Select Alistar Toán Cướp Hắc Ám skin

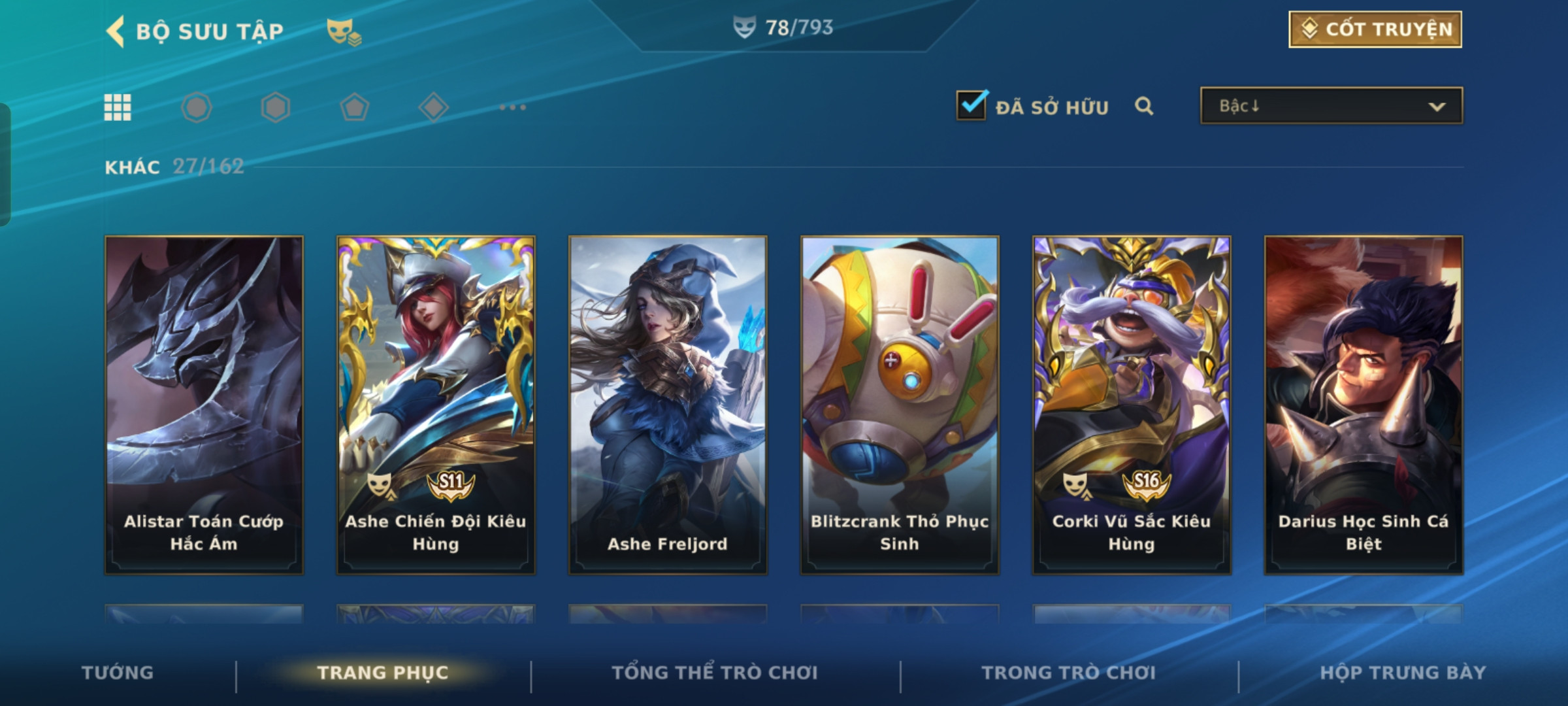click(204, 405)
